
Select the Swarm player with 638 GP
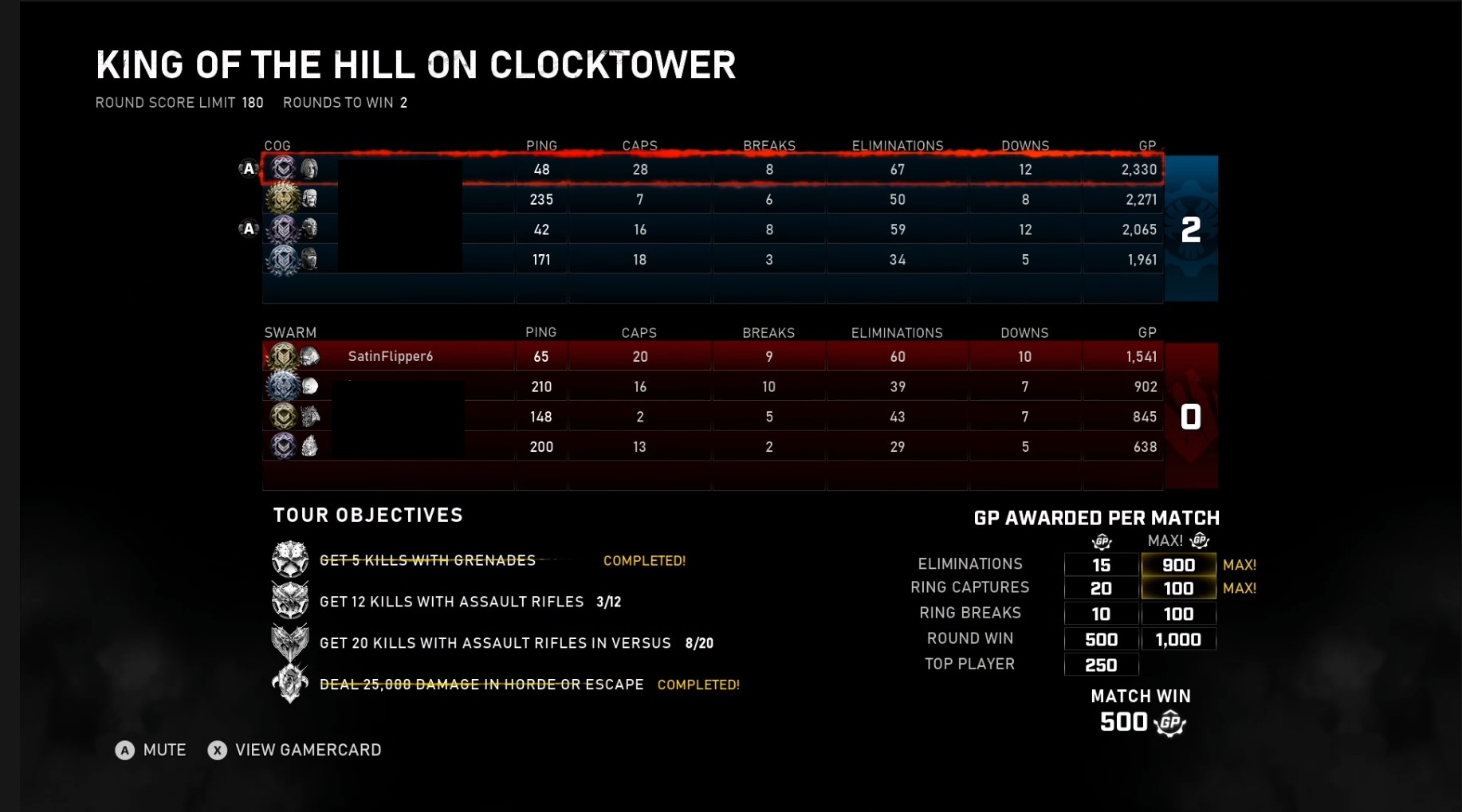click(x=711, y=447)
